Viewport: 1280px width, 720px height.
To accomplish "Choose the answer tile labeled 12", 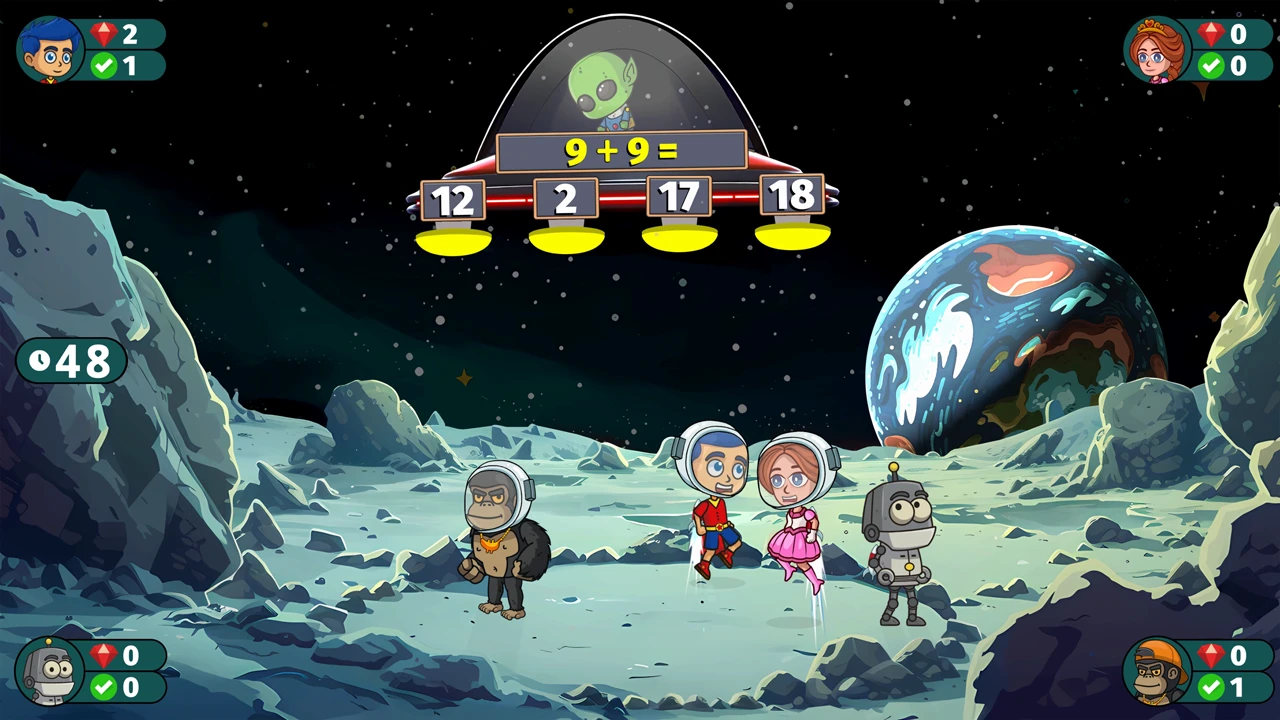I will [x=453, y=200].
